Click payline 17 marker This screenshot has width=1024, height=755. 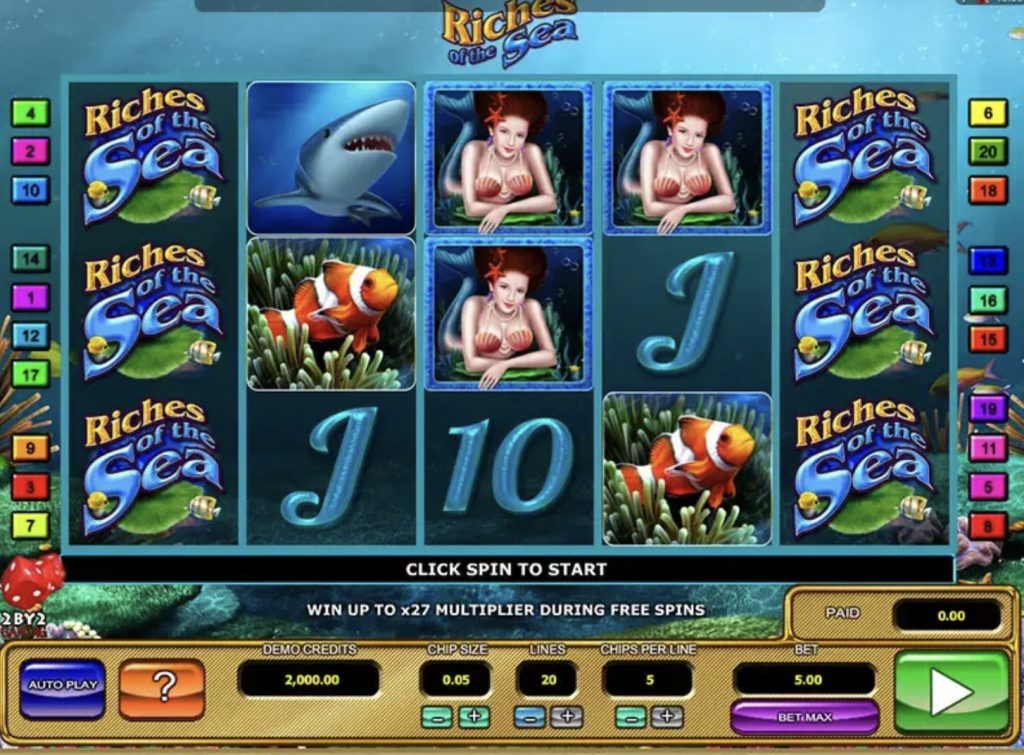click(30, 375)
